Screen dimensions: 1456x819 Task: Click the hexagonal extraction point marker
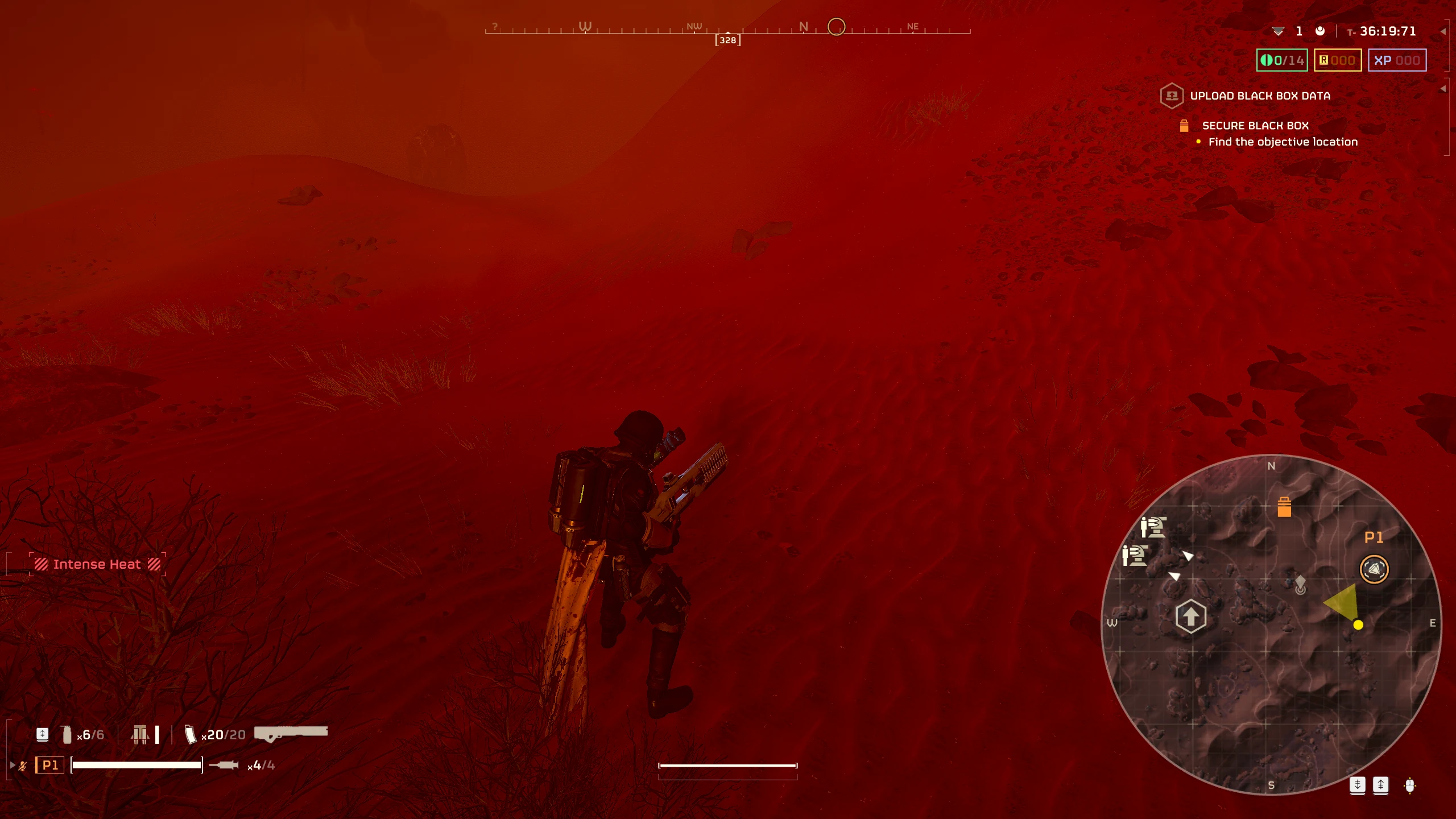point(1190,616)
